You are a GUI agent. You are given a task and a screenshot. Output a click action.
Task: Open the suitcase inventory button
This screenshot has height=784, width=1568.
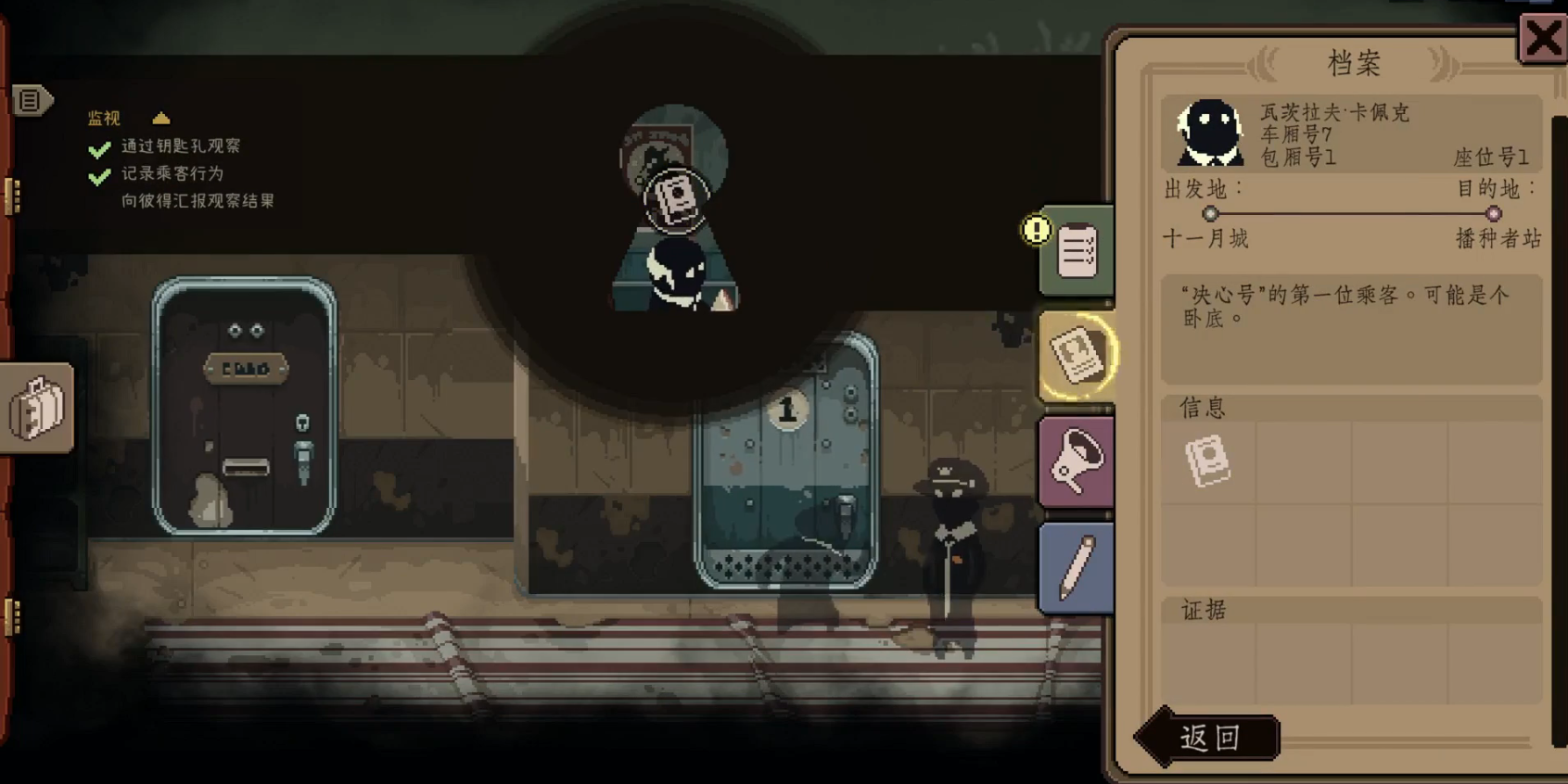37,408
